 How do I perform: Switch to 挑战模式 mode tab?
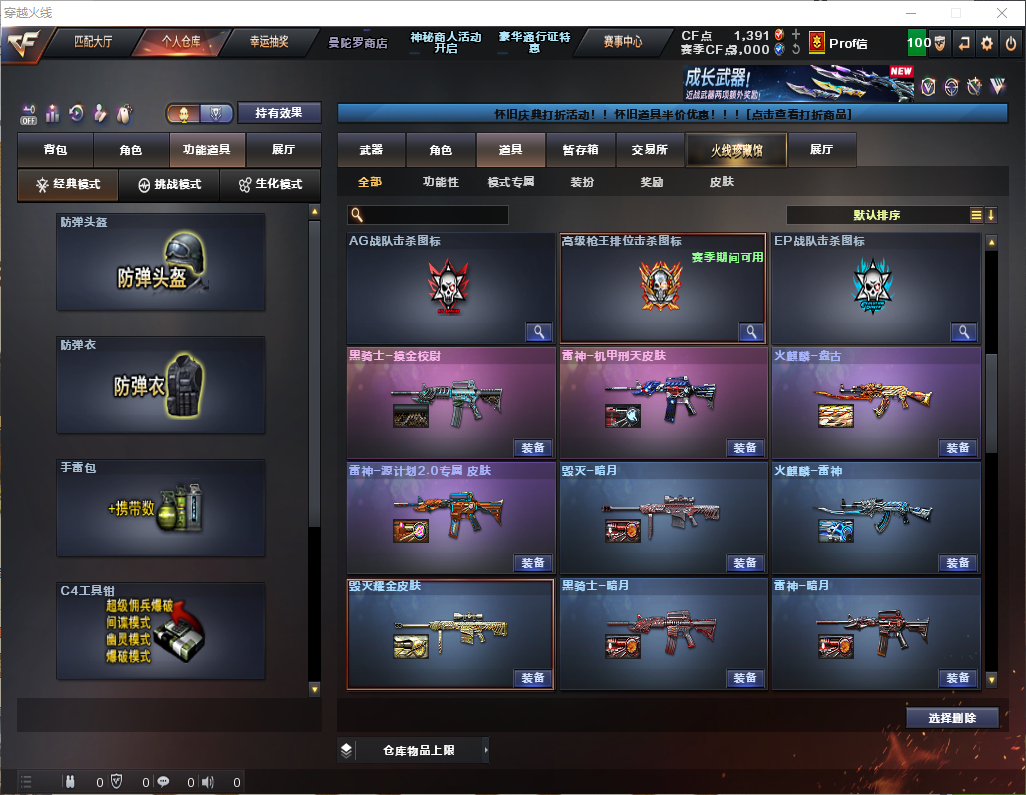[x=169, y=185]
